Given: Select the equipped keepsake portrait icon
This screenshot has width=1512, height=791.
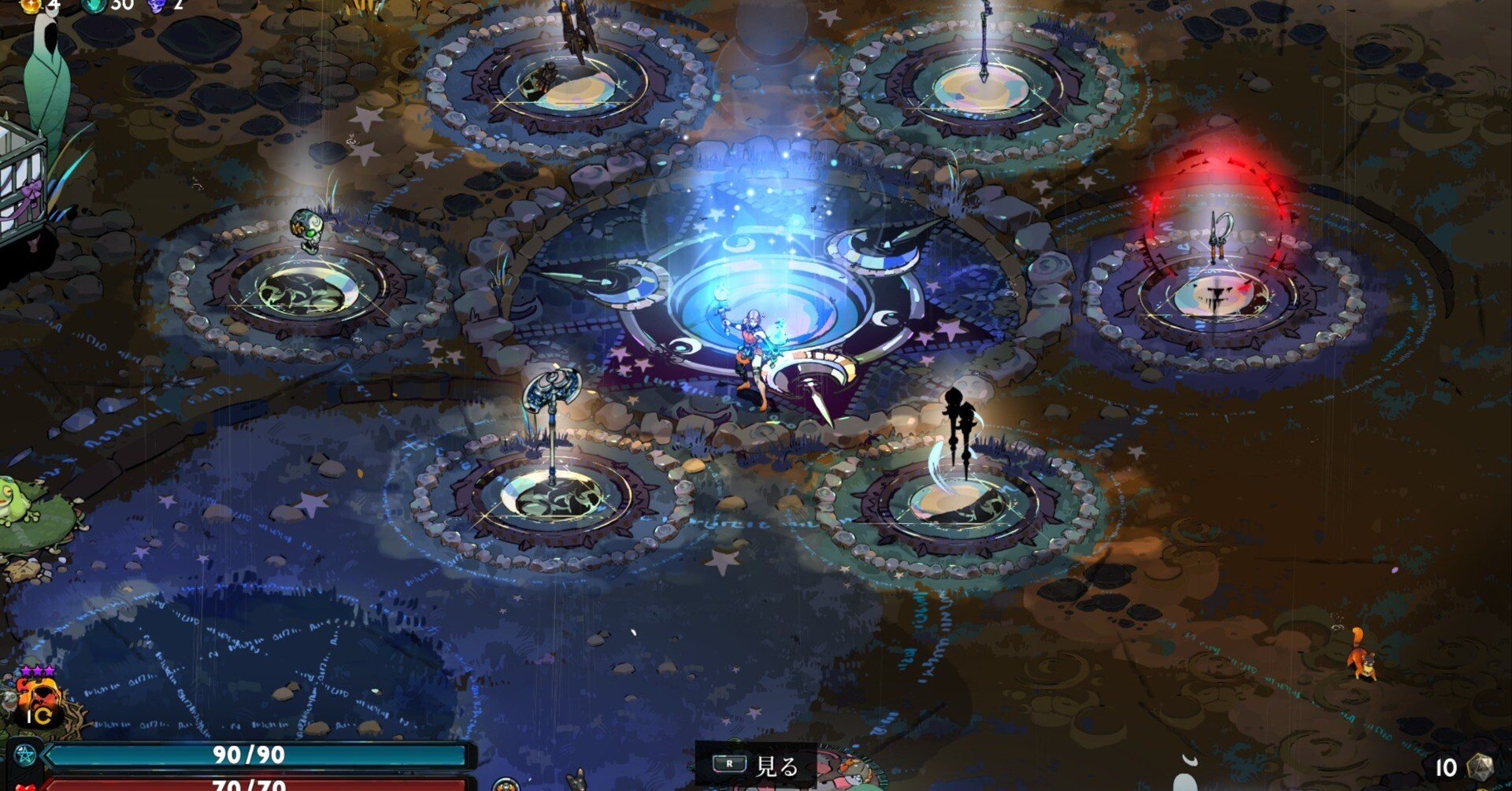Looking at the screenshot, I should [38, 696].
